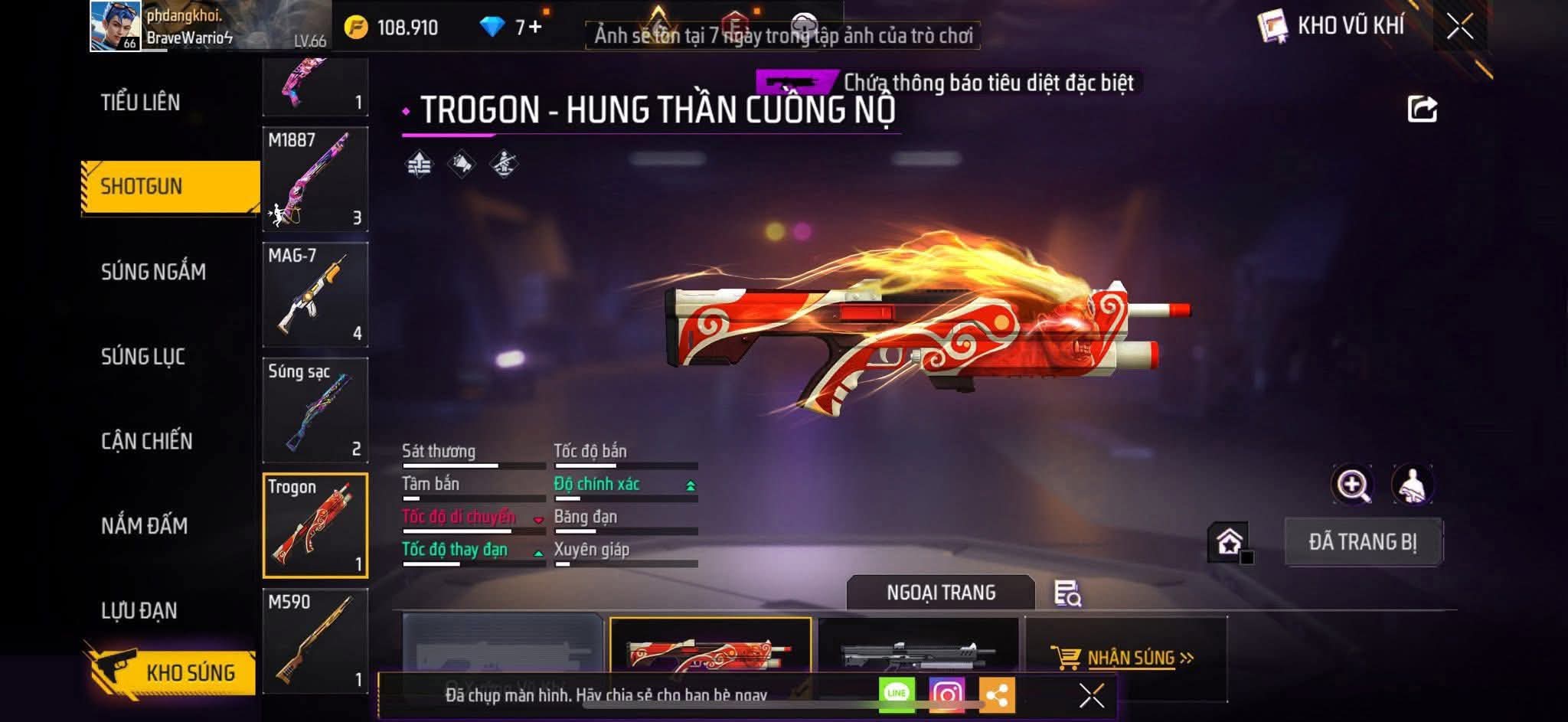Share the Trogon skin via share icon
1568x722 pixels.
[1422, 109]
